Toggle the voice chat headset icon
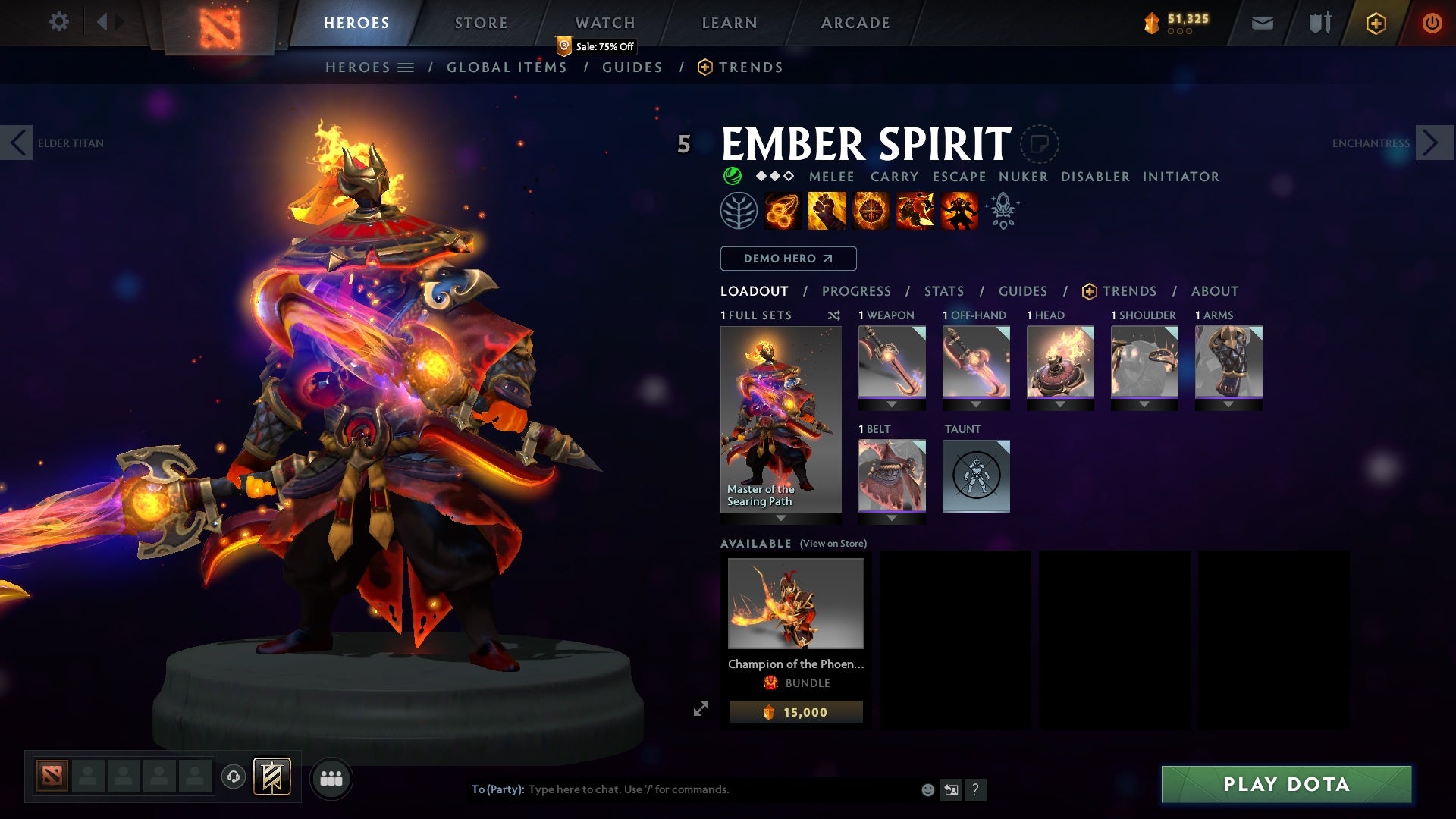1456x819 pixels. [234, 778]
